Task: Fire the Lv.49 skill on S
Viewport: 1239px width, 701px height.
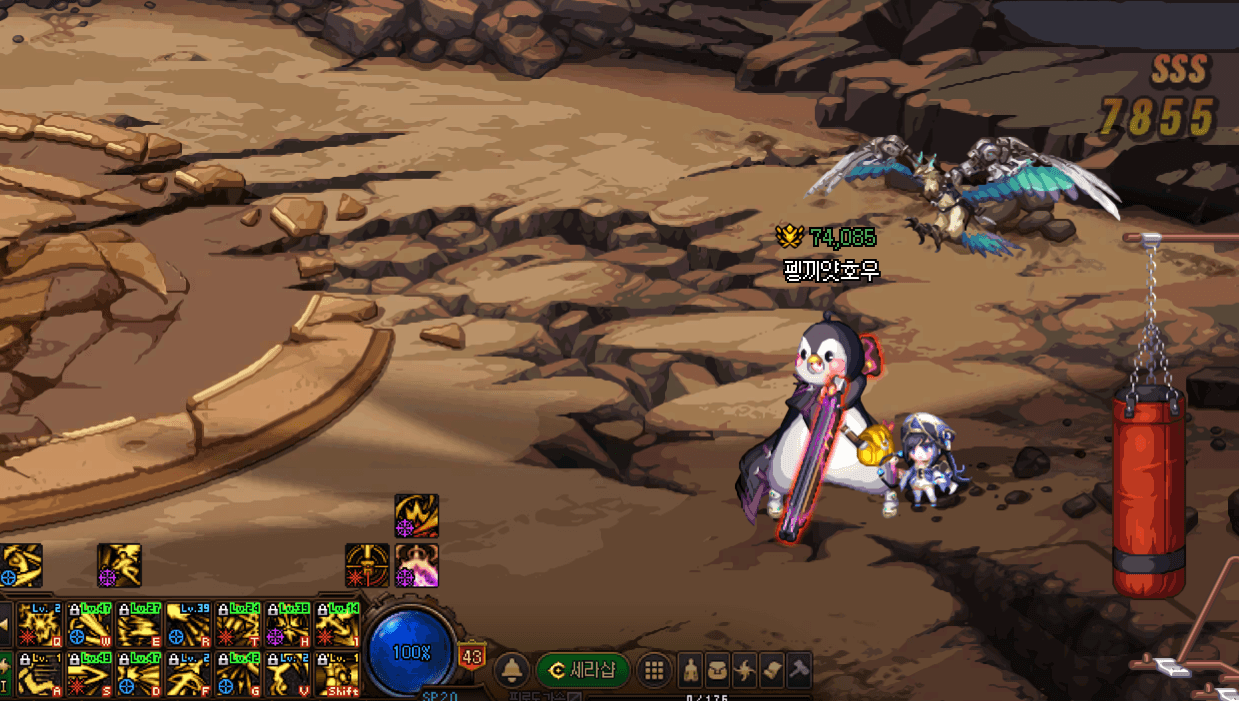Action: (x=88, y=675)
